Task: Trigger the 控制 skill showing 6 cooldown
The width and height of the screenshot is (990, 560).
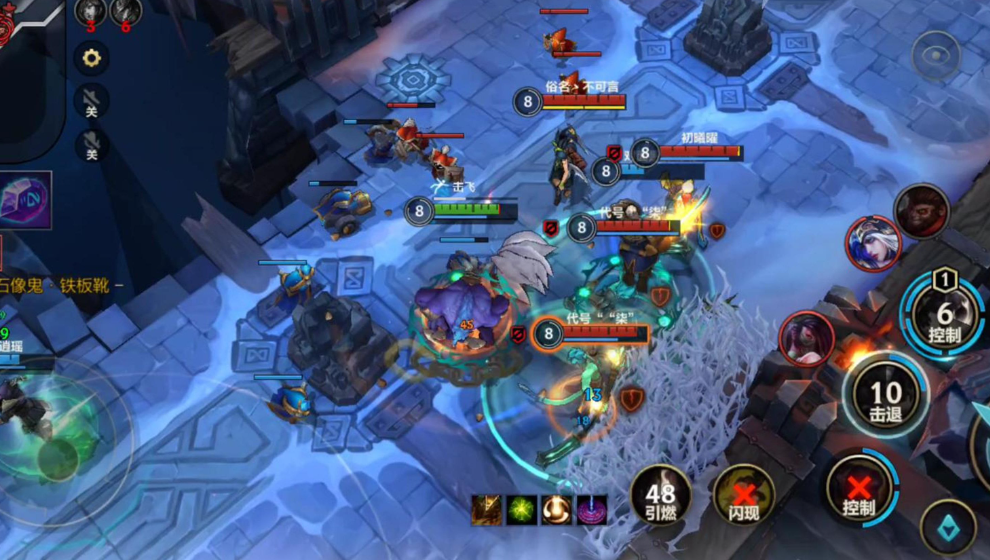Action: pos(945,317)
